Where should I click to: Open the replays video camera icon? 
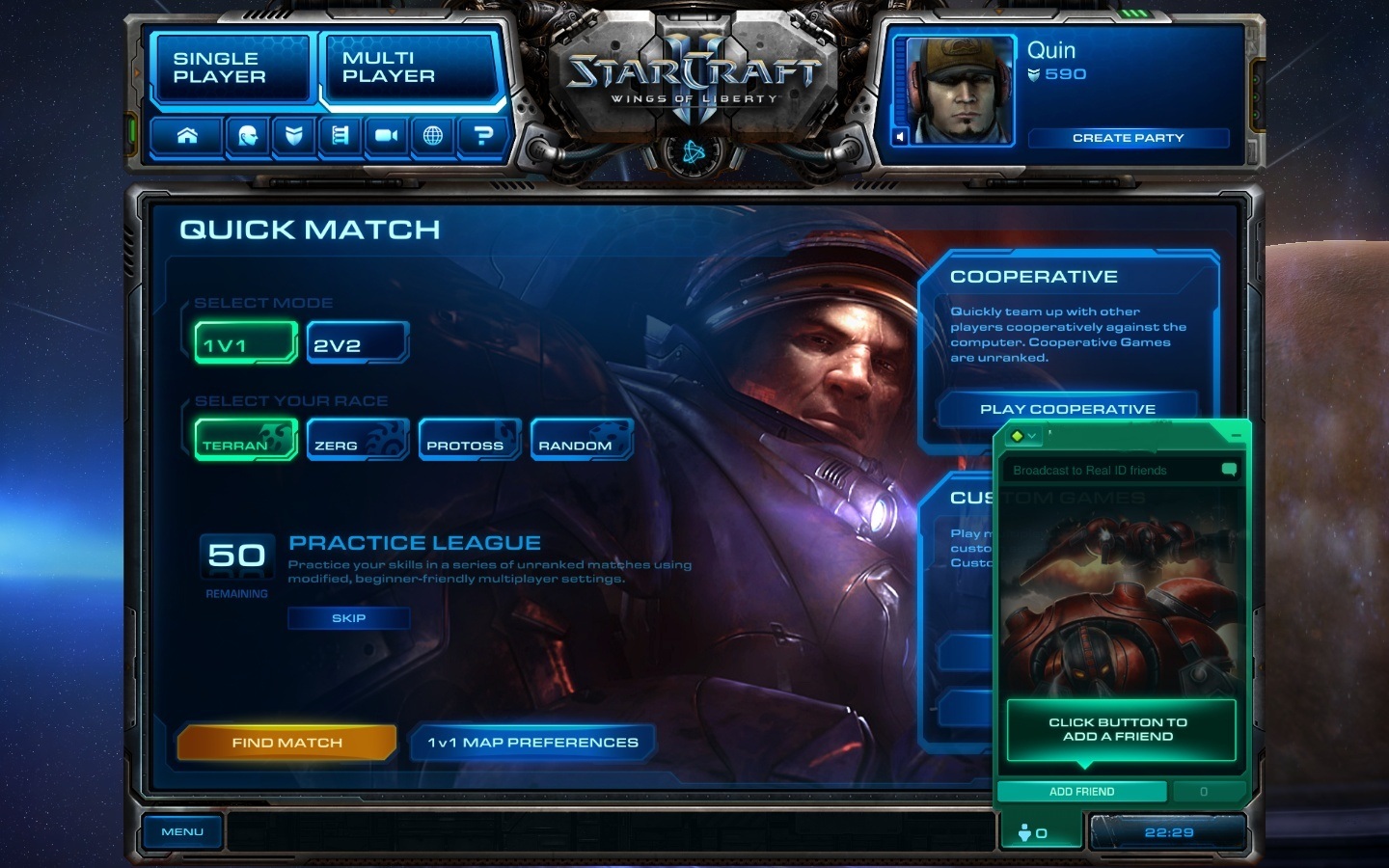pos(386,136)
